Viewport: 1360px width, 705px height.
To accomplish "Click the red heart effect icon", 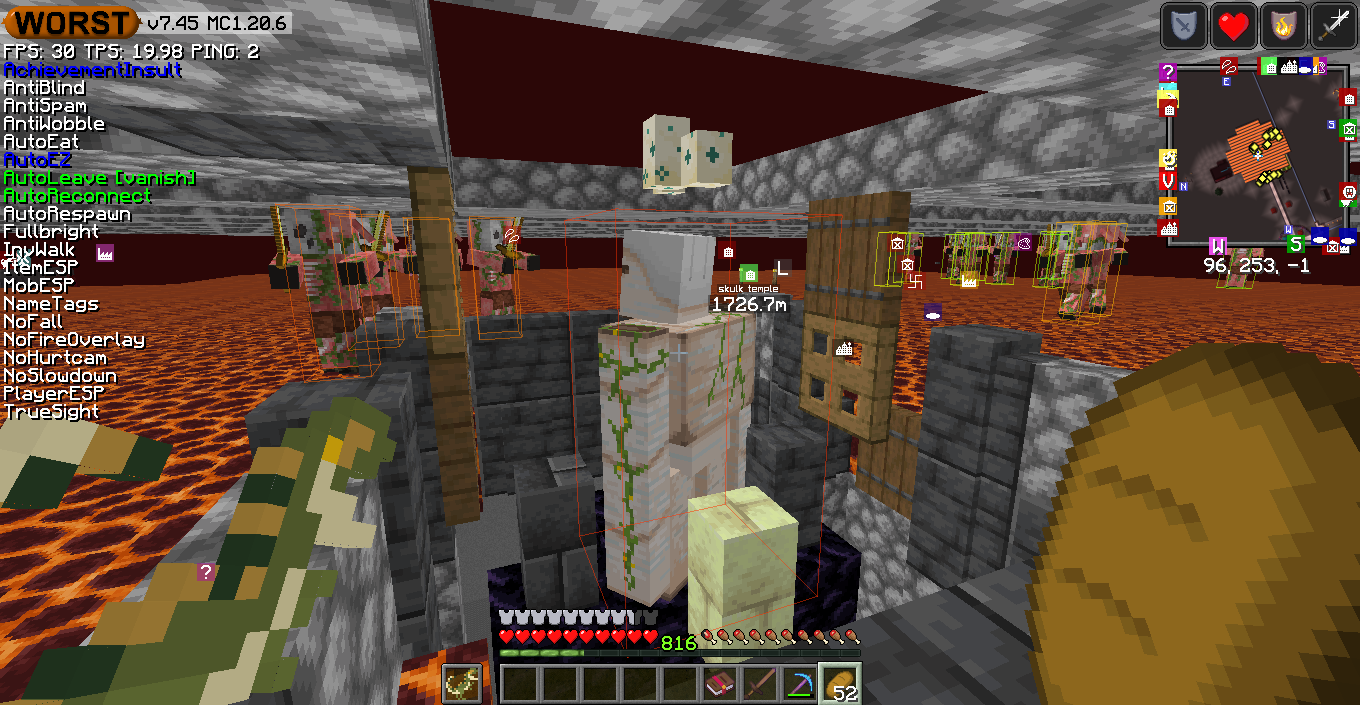I will coord(1234,26).
